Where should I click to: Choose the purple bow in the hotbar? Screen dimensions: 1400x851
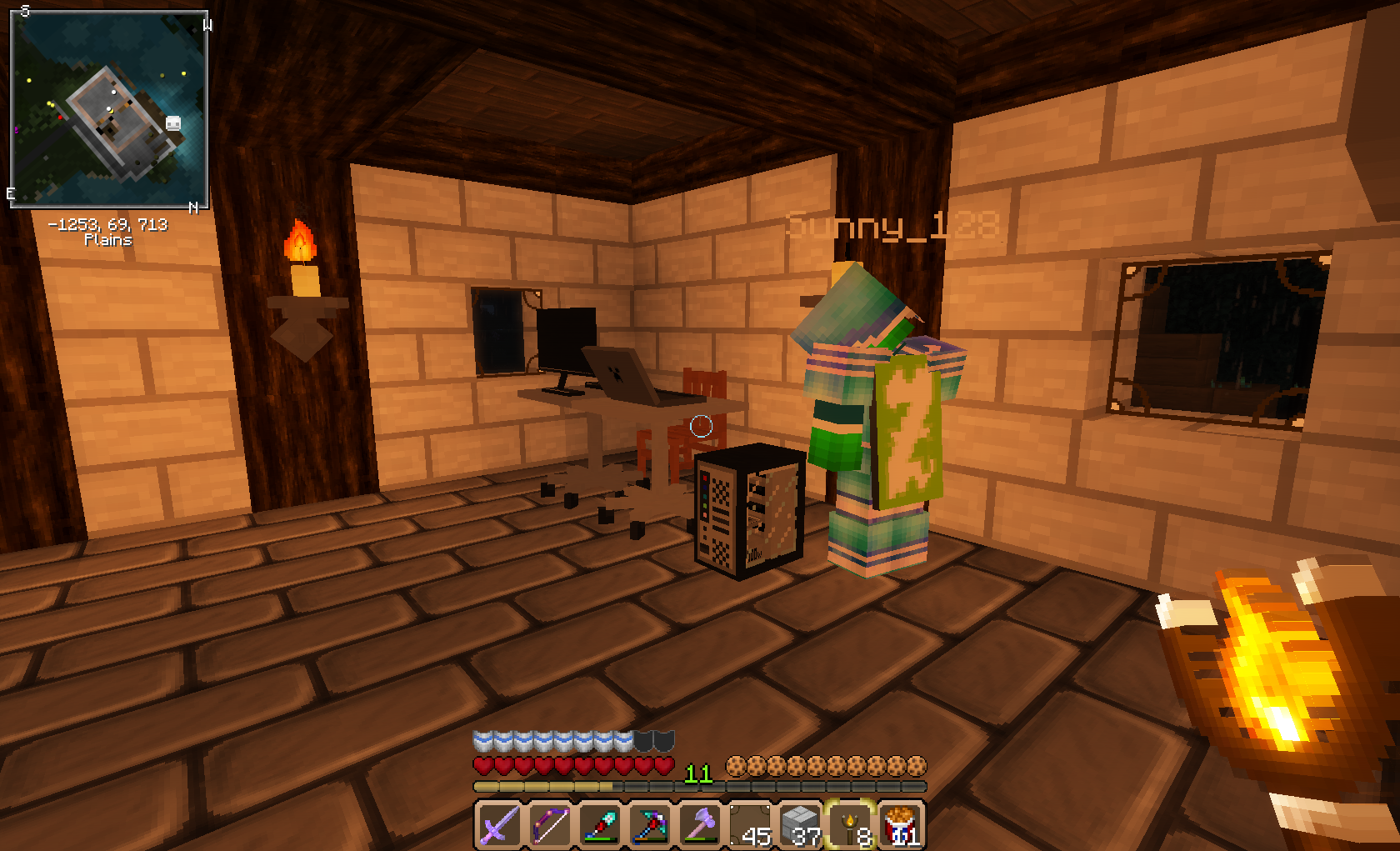pos(550,825)
